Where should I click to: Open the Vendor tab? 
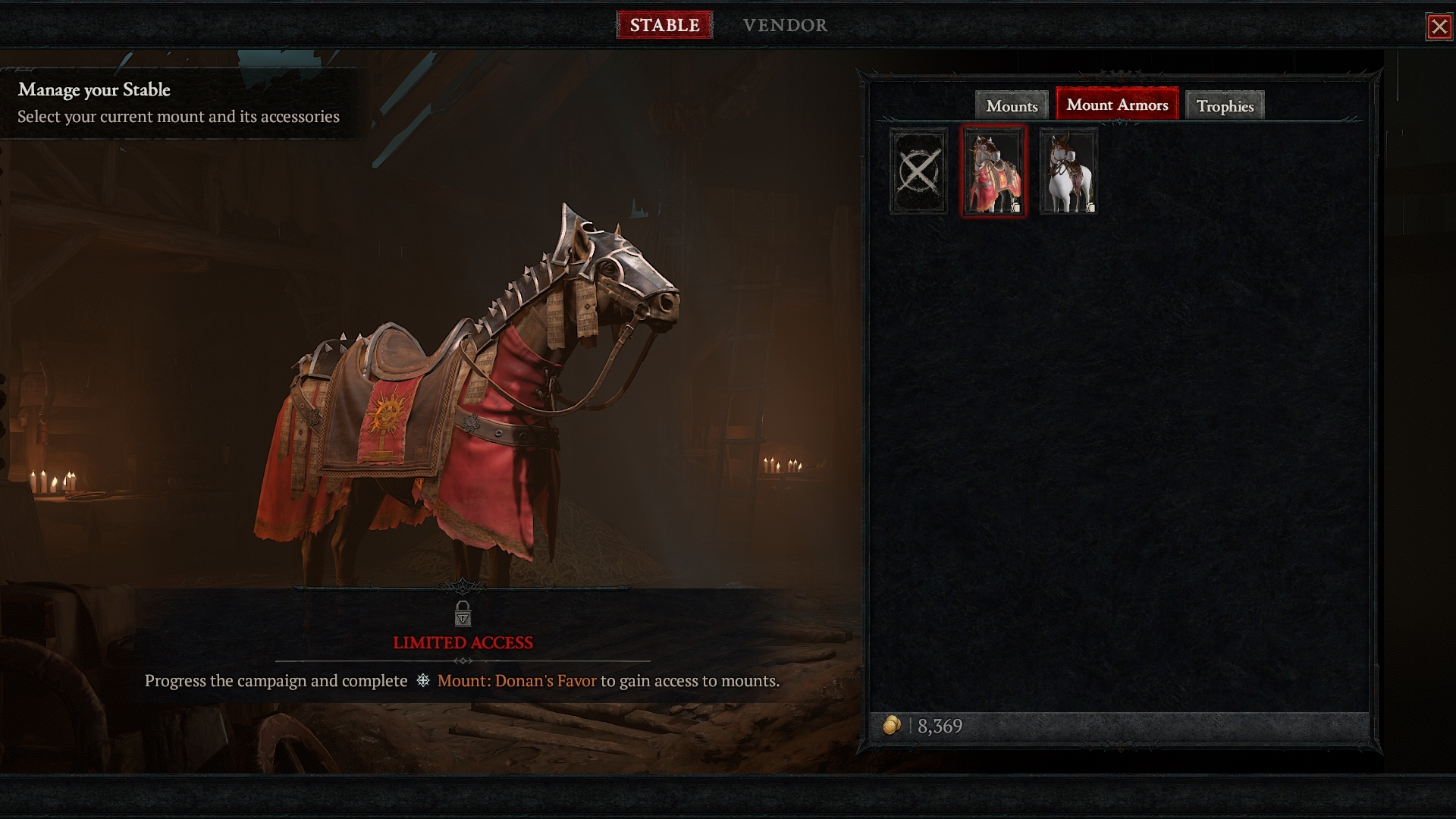(785, 25)
